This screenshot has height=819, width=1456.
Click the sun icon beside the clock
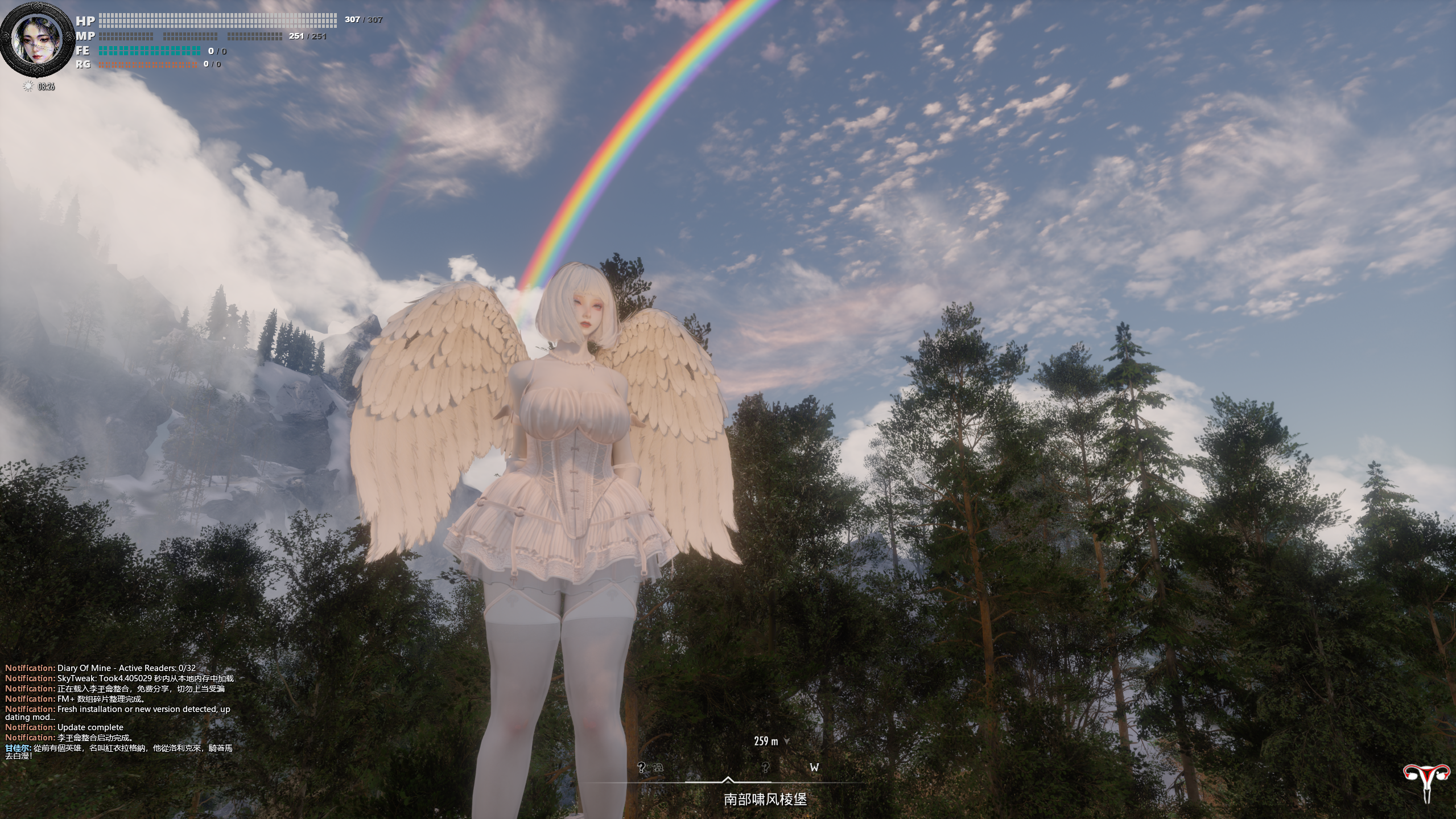[28, 87]
